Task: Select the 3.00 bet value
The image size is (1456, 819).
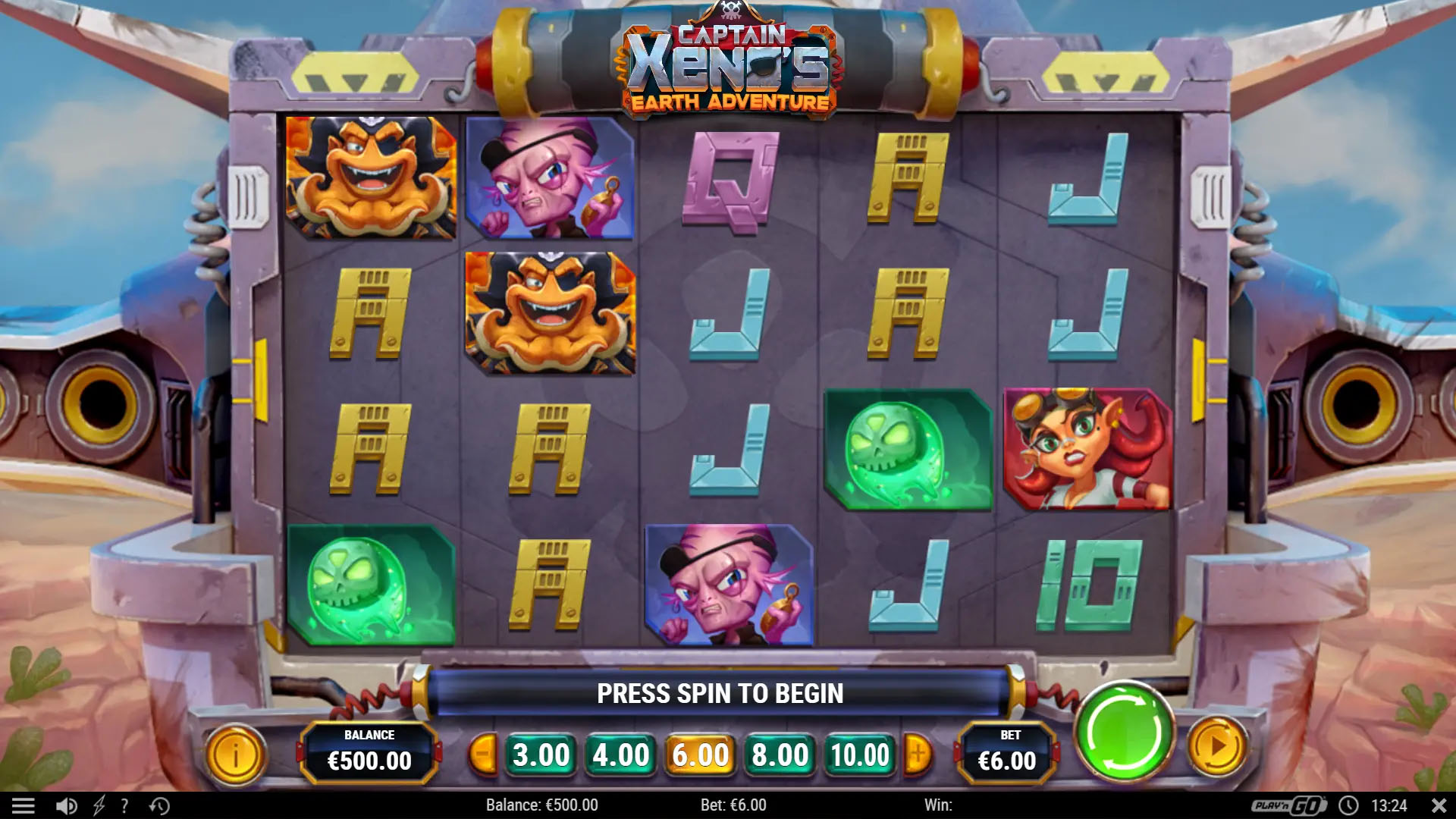Action: [541, 755]
